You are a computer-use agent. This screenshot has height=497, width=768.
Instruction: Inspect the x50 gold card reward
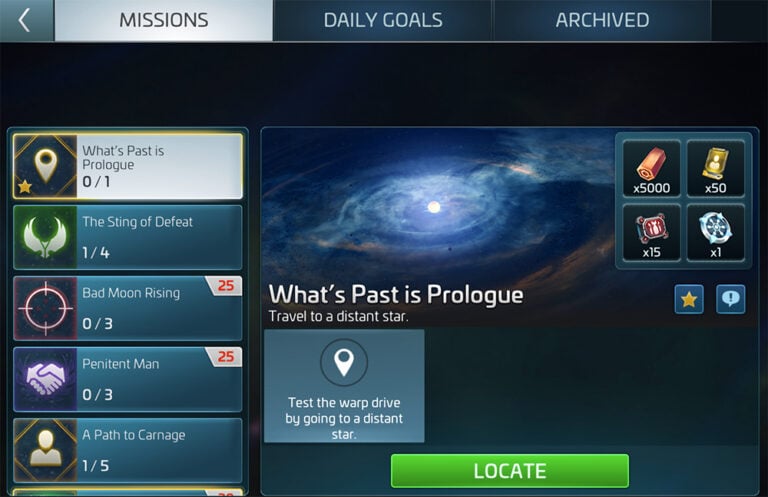coord(715,167)
